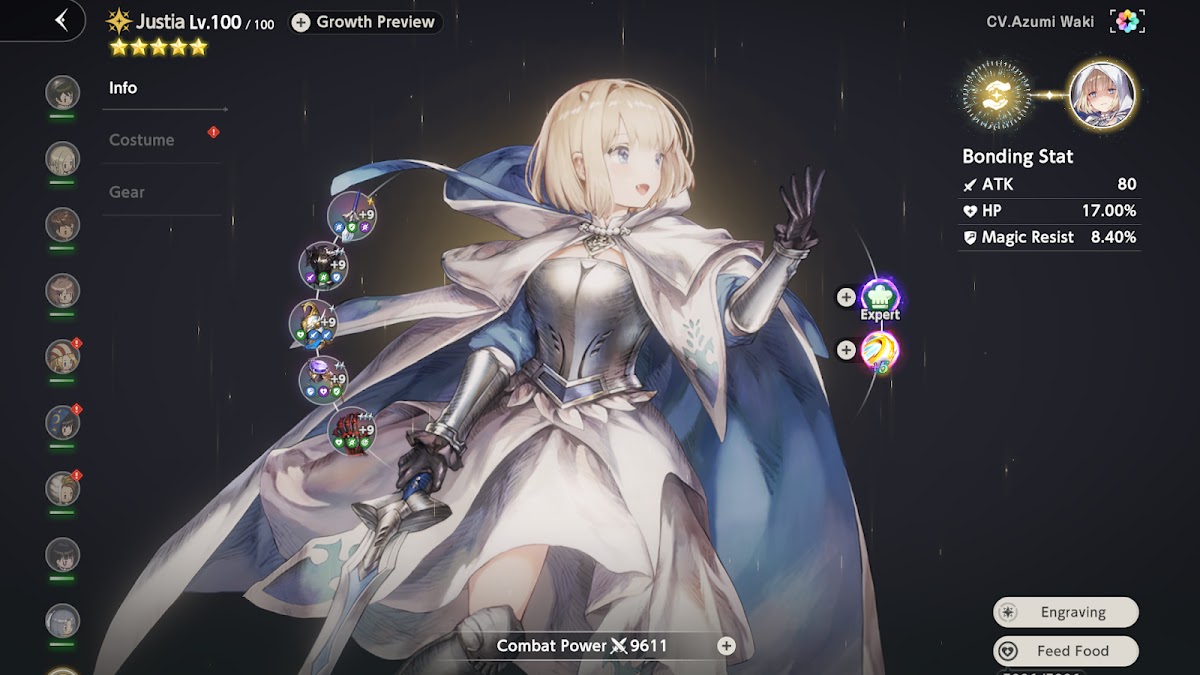The height and width of the screenshot is (675, 1200).
Task: Open the Expert chef hat icon
Action: tap(880, 298)
